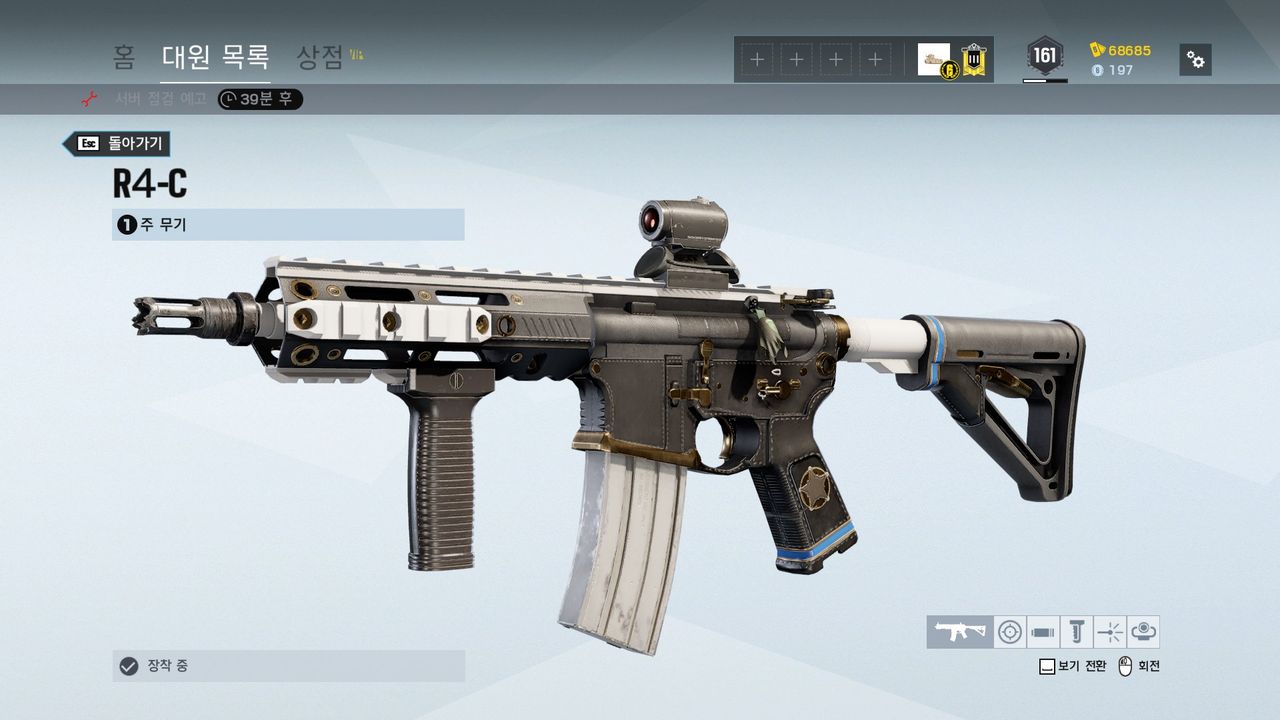Select the player profile avatar

pyautogui.click(x=934, y=60)
